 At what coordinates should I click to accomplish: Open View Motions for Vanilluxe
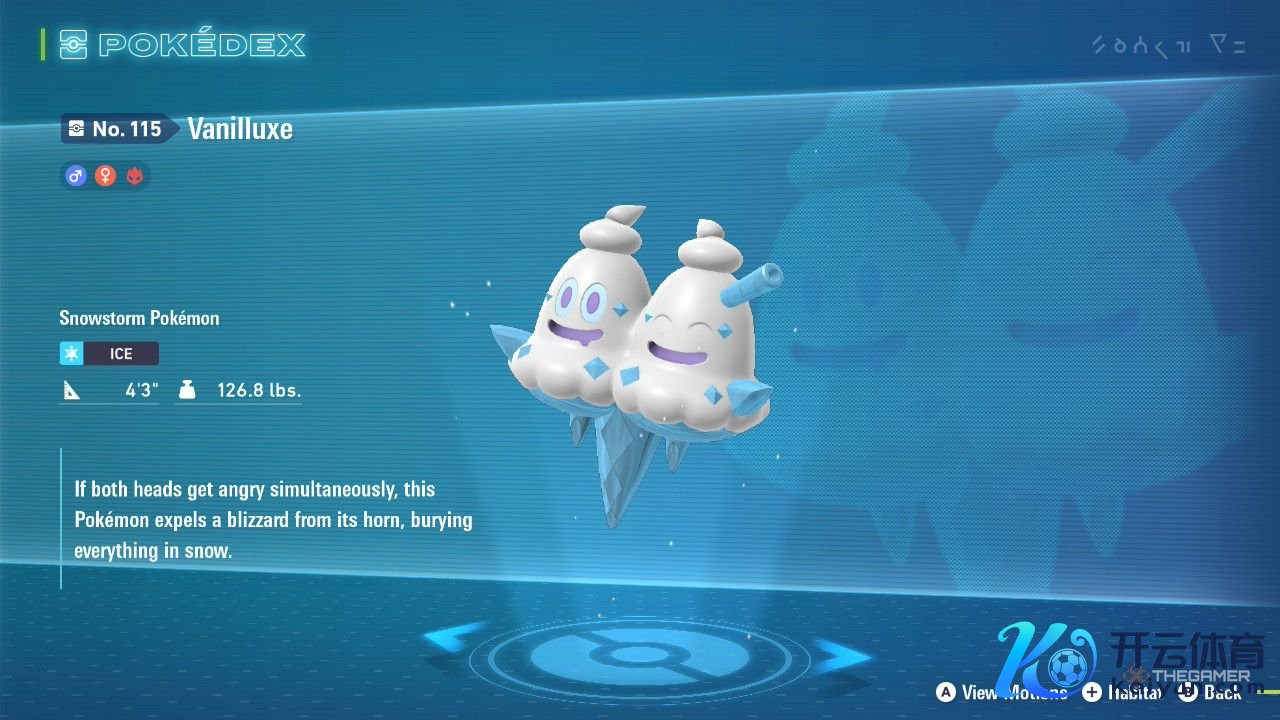[x=1001, y=692]
